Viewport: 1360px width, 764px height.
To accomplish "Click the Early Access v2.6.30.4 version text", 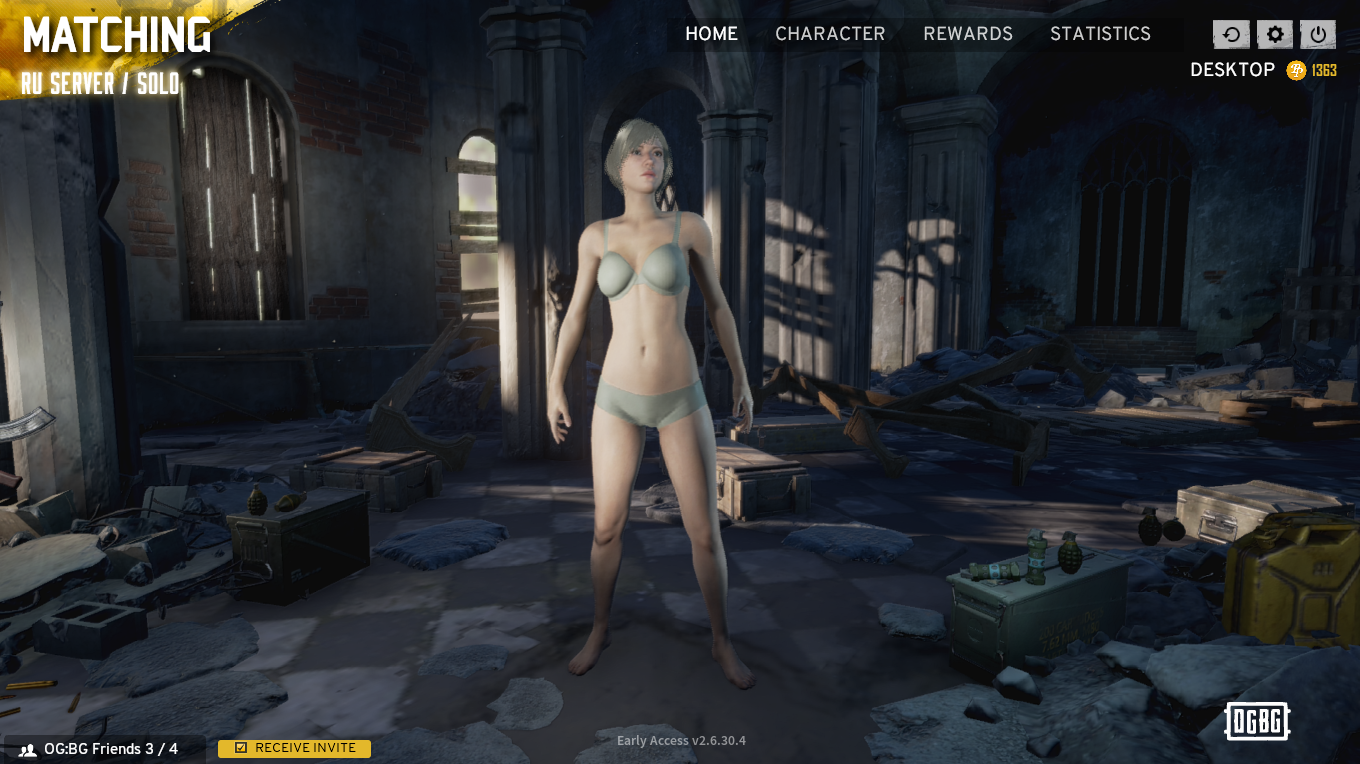I will pyautogui.click(x=680, y=741).
